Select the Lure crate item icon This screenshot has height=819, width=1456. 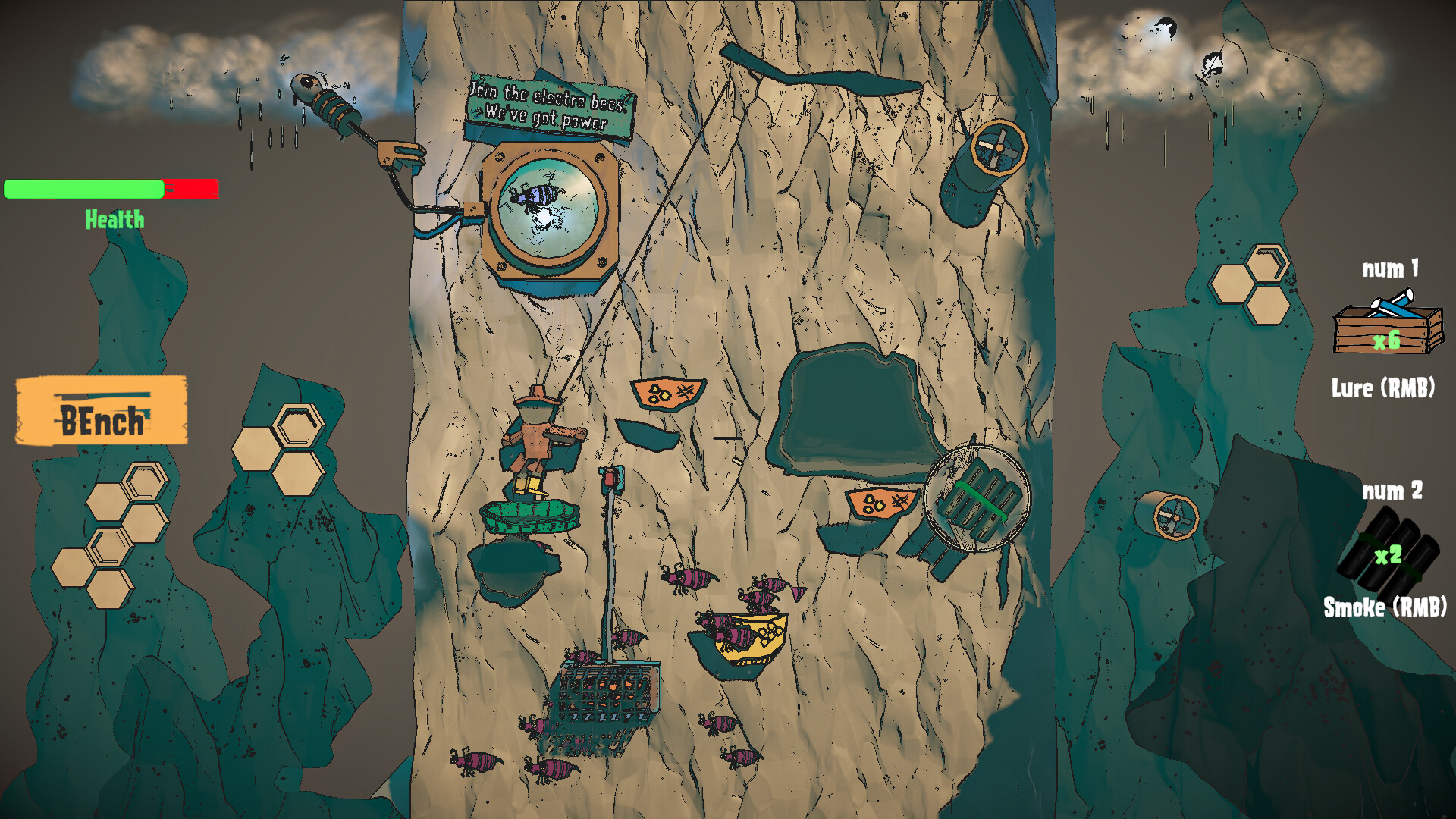point(1389,328)
